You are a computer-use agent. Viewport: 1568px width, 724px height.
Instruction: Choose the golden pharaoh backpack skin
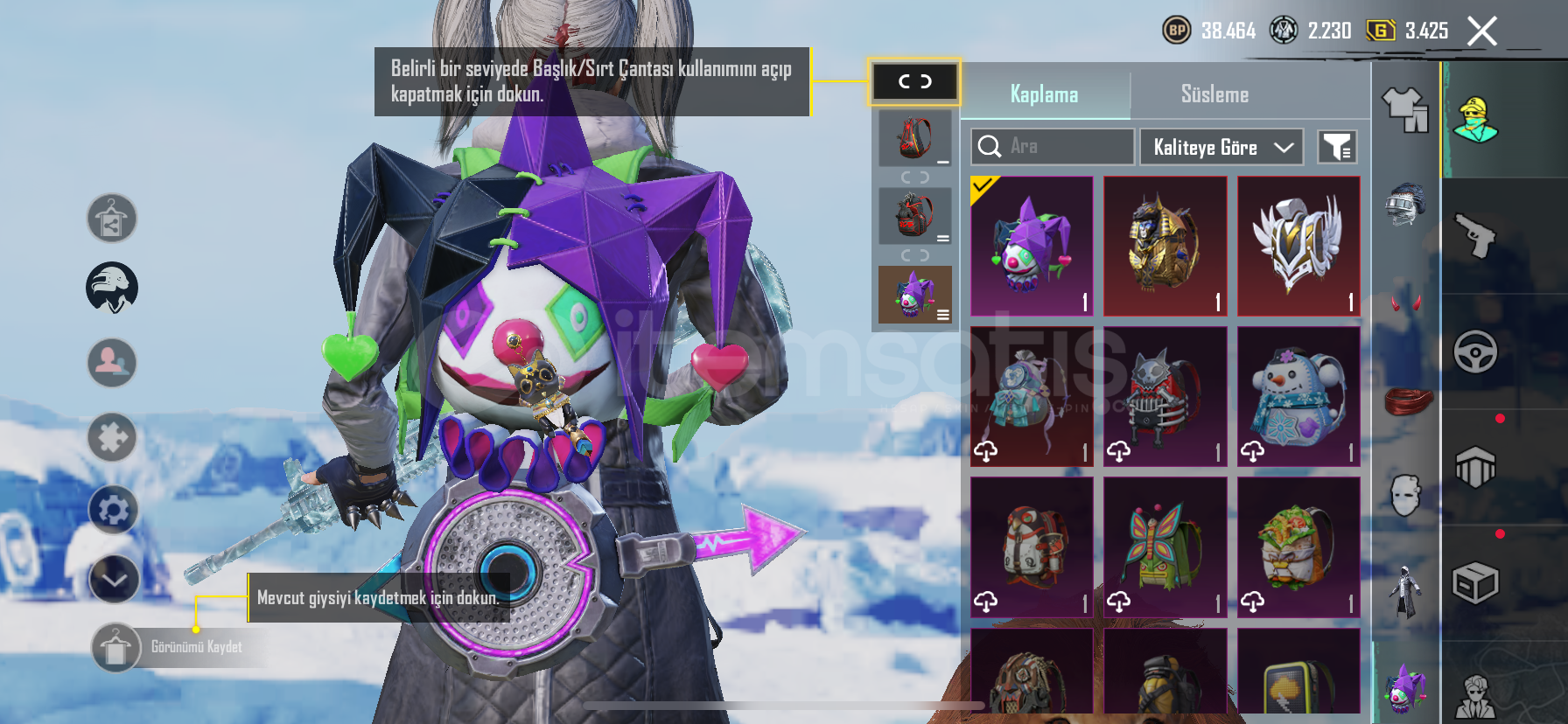1165,246
